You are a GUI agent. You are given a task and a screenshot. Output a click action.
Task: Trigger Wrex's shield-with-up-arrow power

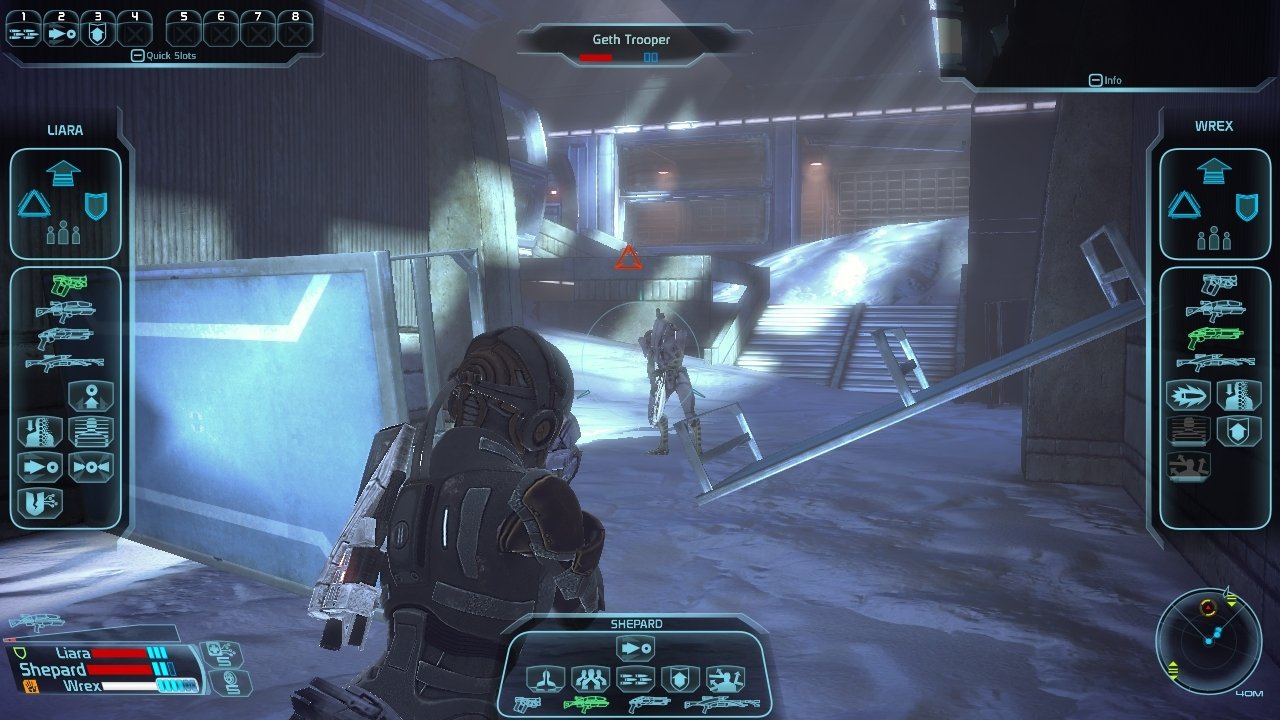[x=1238, y=431]
